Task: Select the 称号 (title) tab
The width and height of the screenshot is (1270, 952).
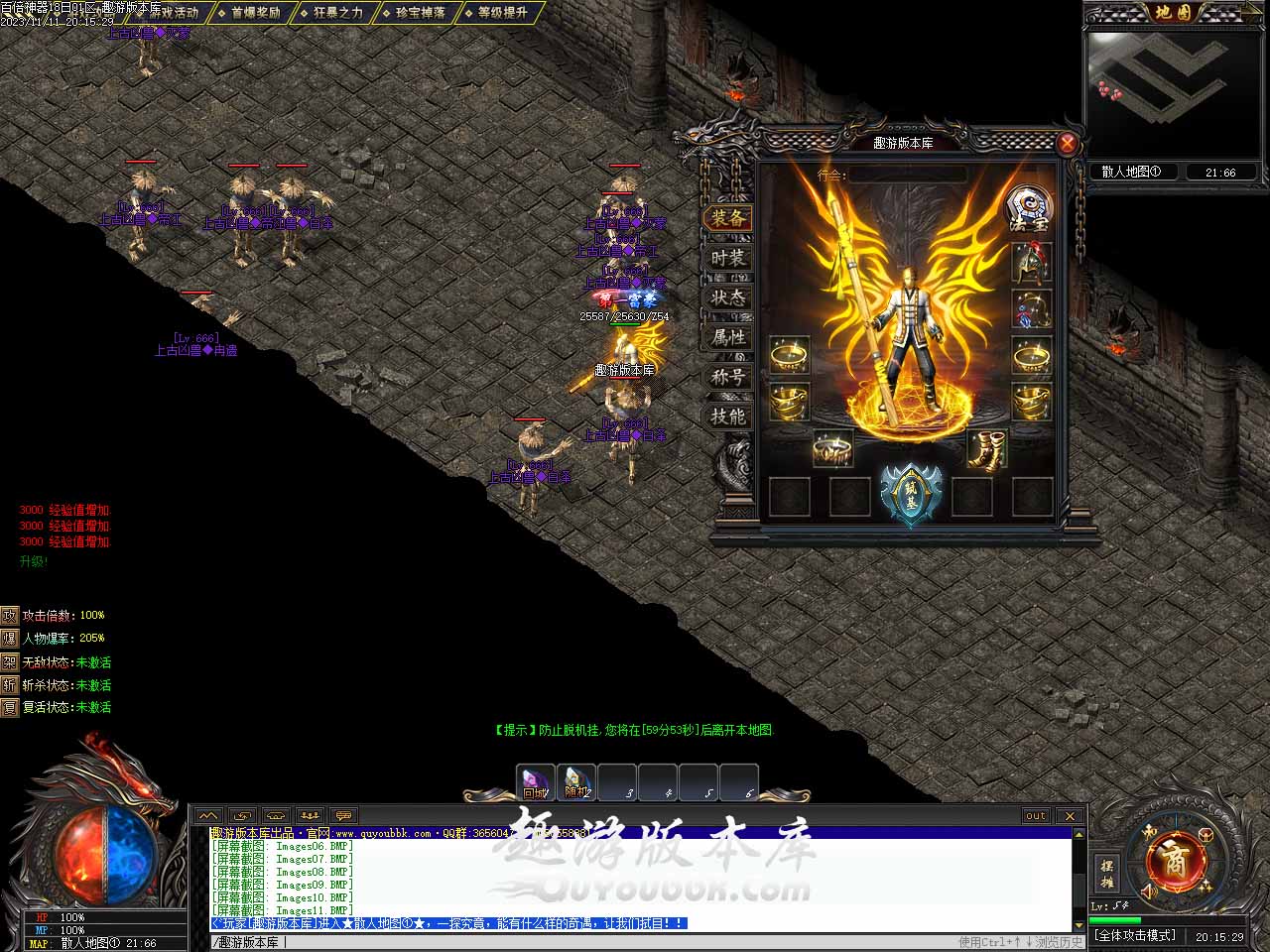Action: tap(727, 377)
